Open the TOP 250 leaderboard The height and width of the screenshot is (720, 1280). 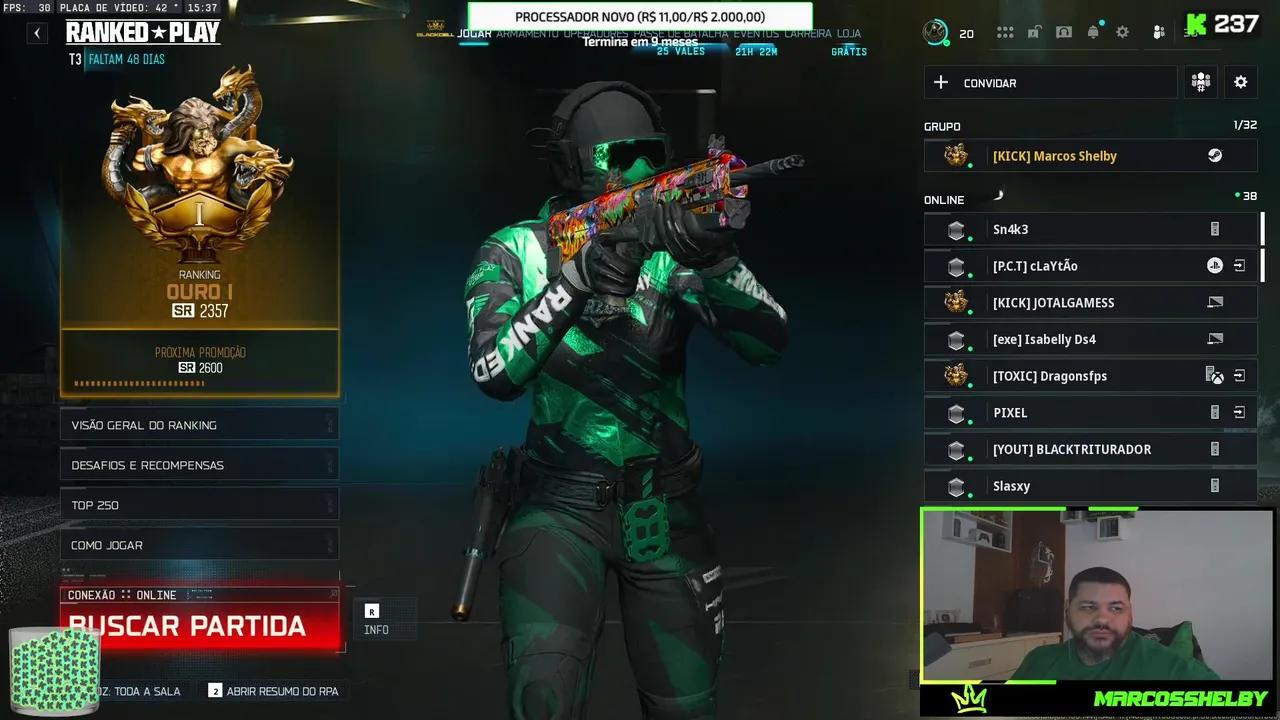click(x=199, y=504)
